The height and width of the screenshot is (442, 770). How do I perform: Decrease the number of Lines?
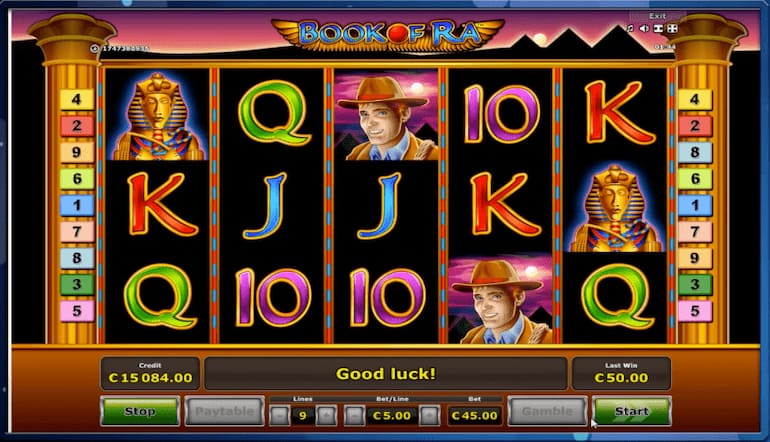coord(280,413)
